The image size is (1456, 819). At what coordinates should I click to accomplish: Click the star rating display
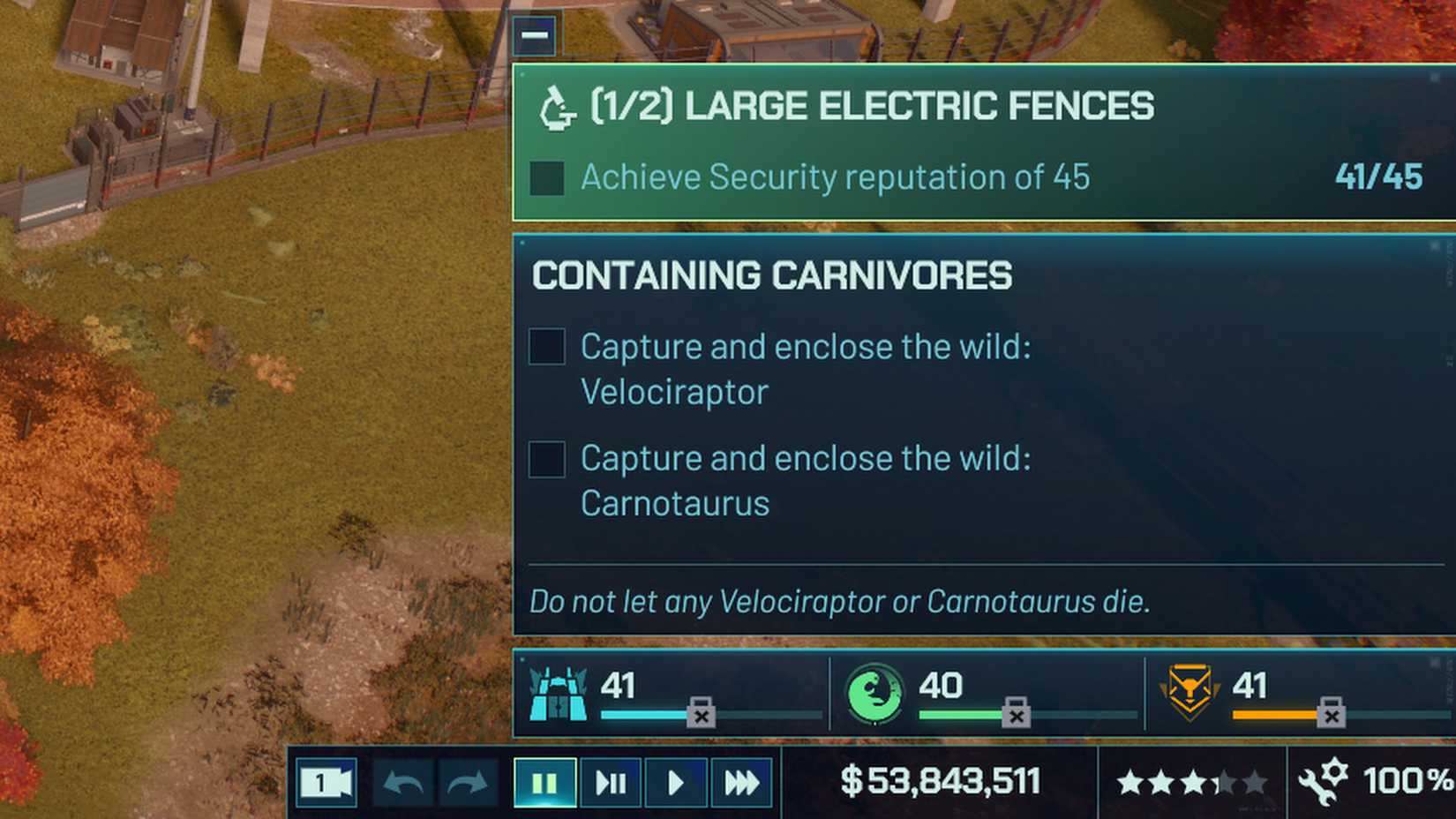(x=1189, y=780)
